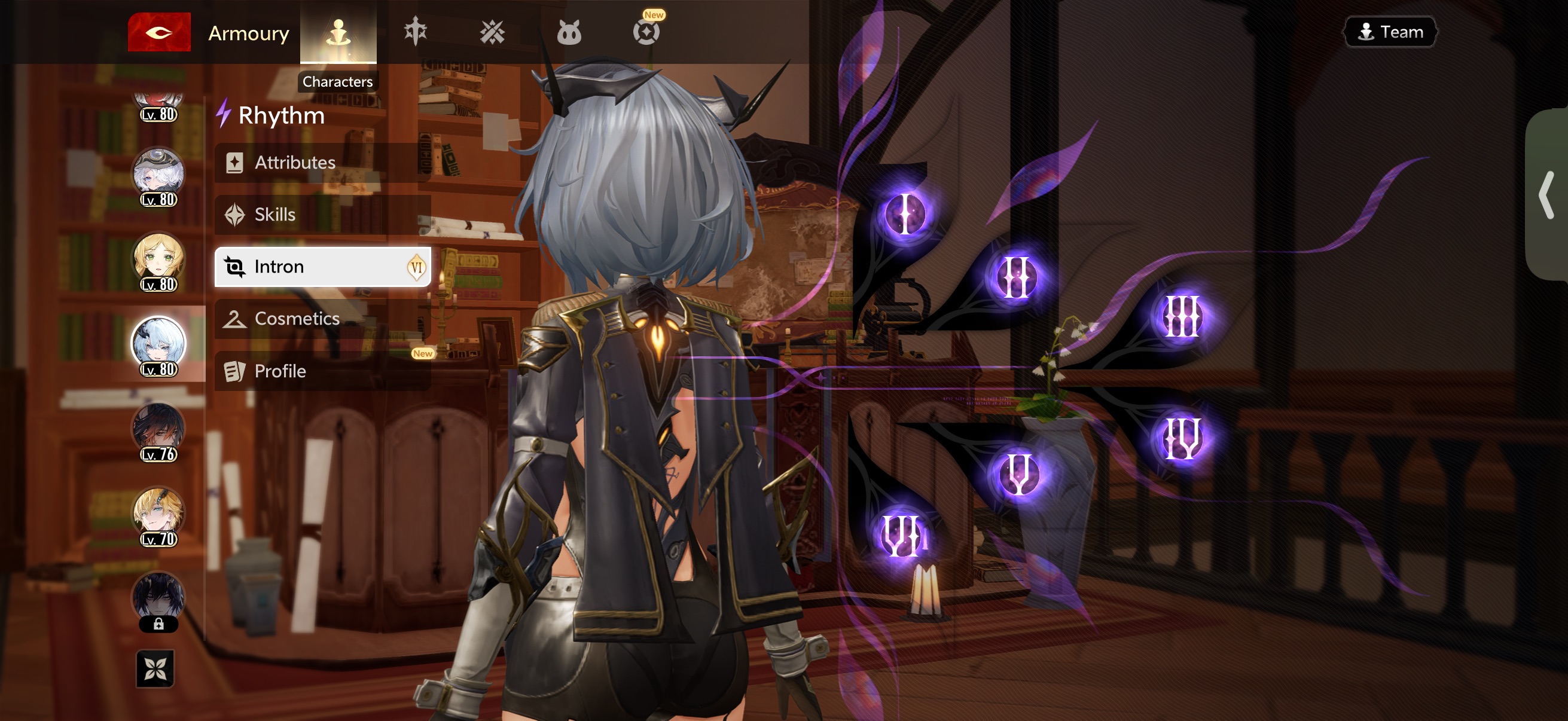Open the Skills section
Viewport: 1568px width, 721px height.
point(322,215)
